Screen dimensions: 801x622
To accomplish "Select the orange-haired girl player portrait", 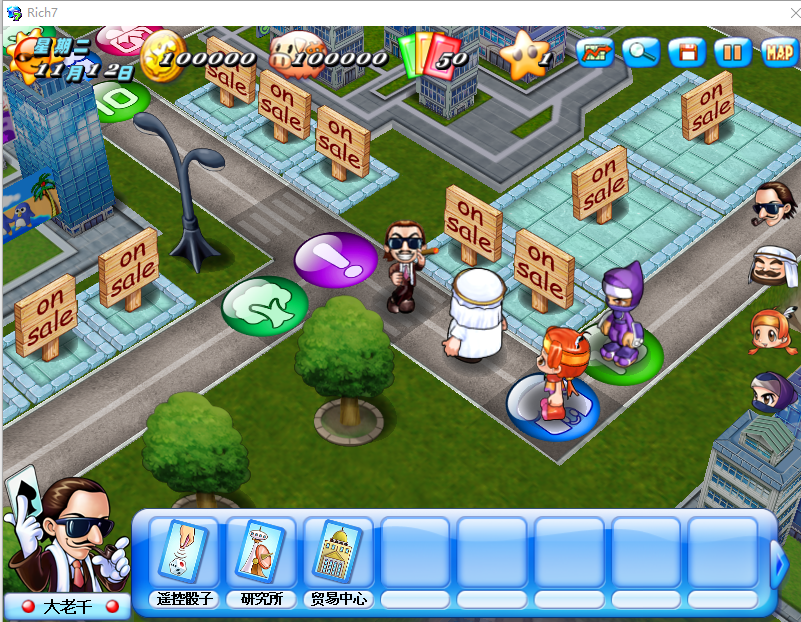I will pyautogui.click(x=772, y=329).
